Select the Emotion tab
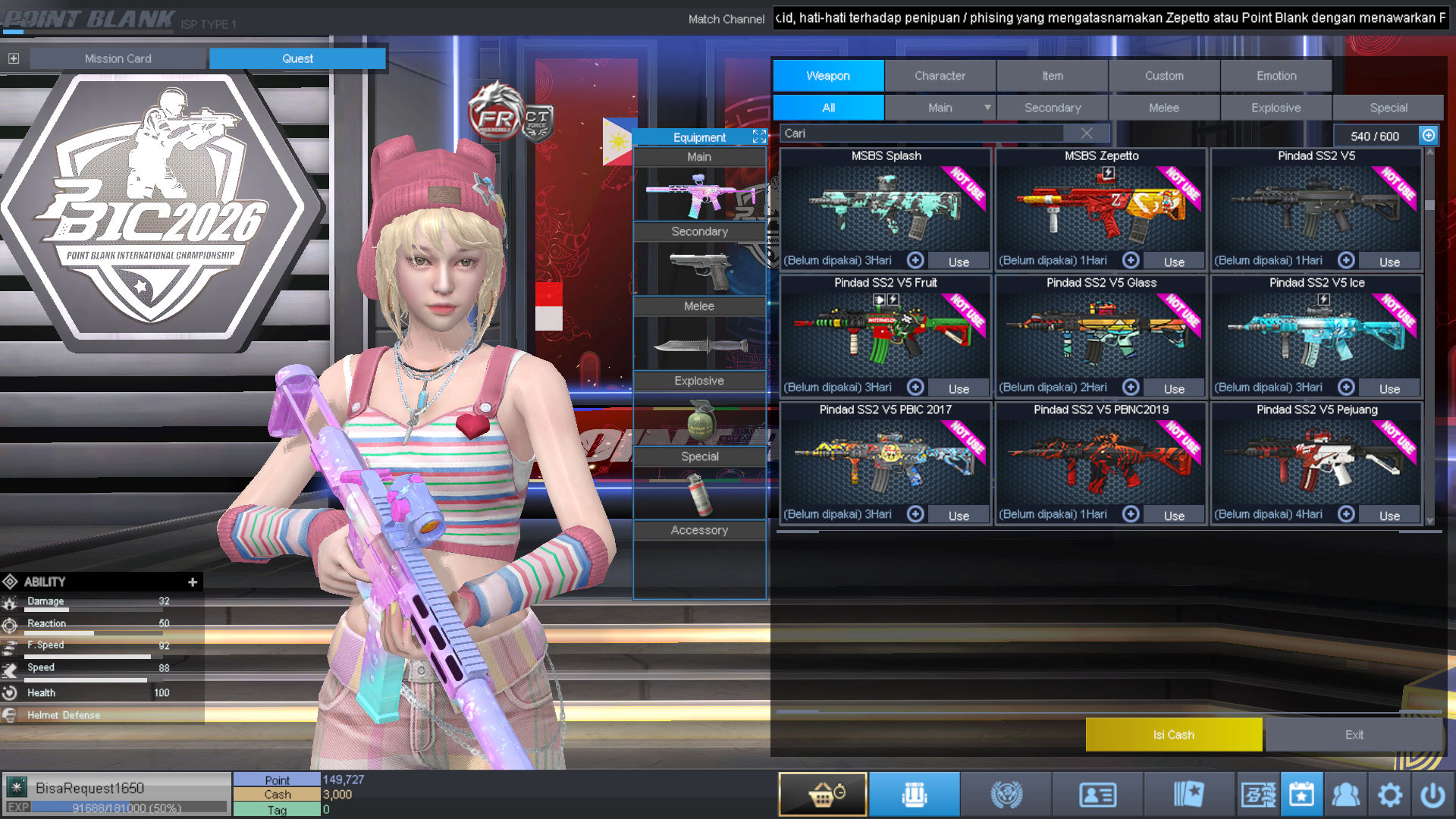Viewport: 1456px width, 819px height. 1276,76
